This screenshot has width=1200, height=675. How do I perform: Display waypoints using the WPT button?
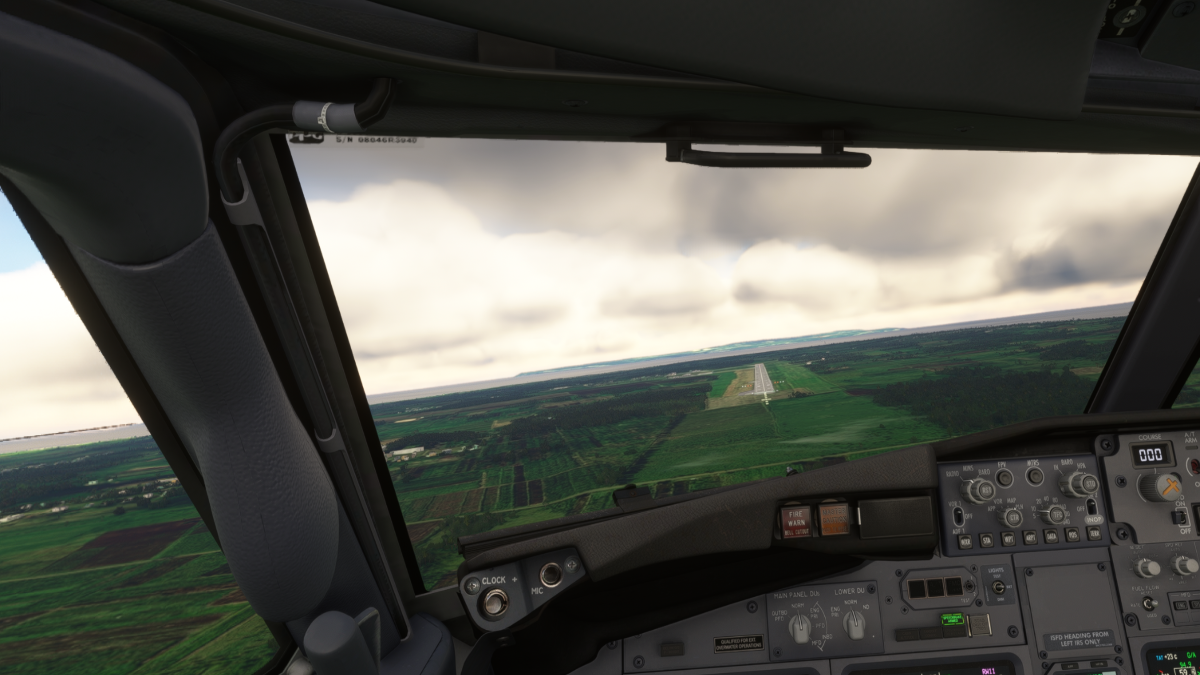(1008, 539)
